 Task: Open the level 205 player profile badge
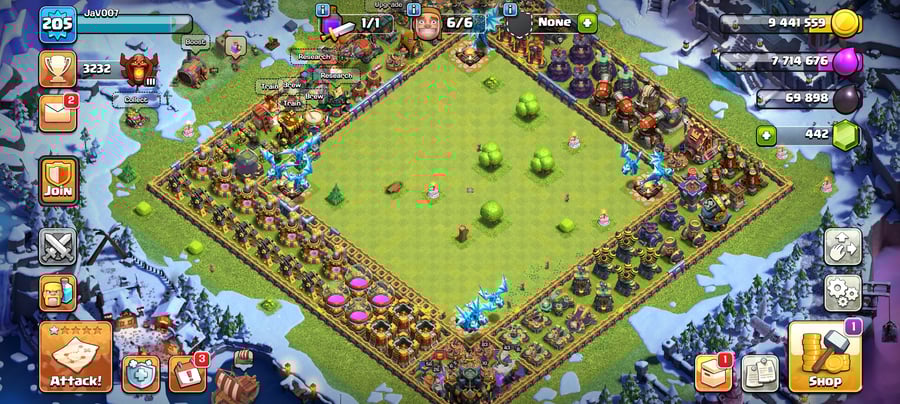[x=58, y=24]
